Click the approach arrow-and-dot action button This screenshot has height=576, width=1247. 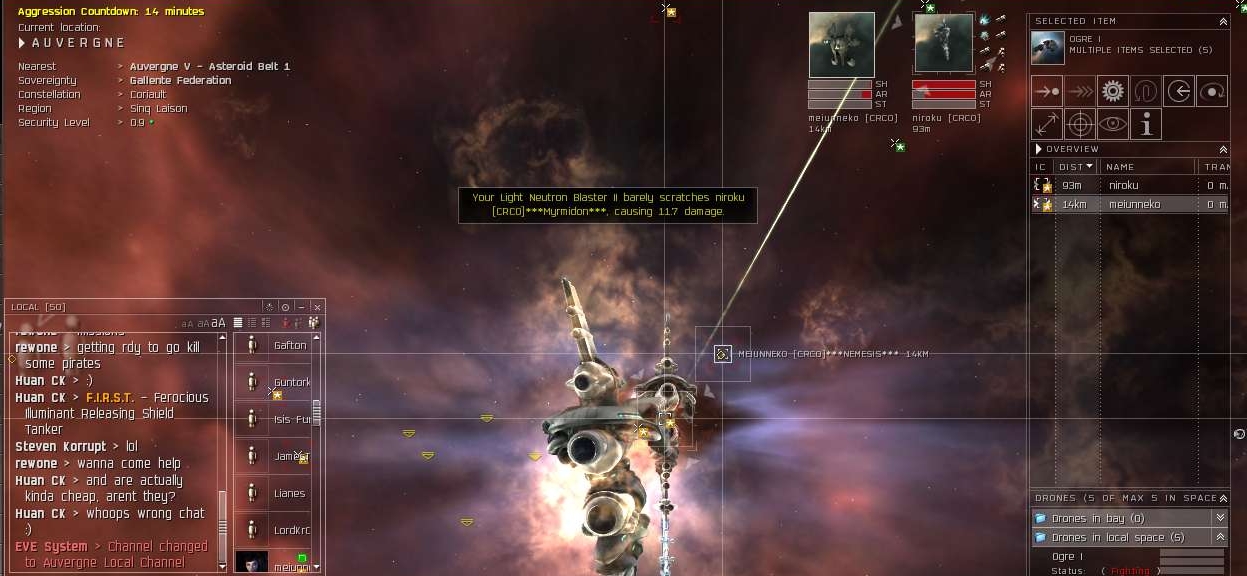pyautogui.click(x=1047, y=91)
